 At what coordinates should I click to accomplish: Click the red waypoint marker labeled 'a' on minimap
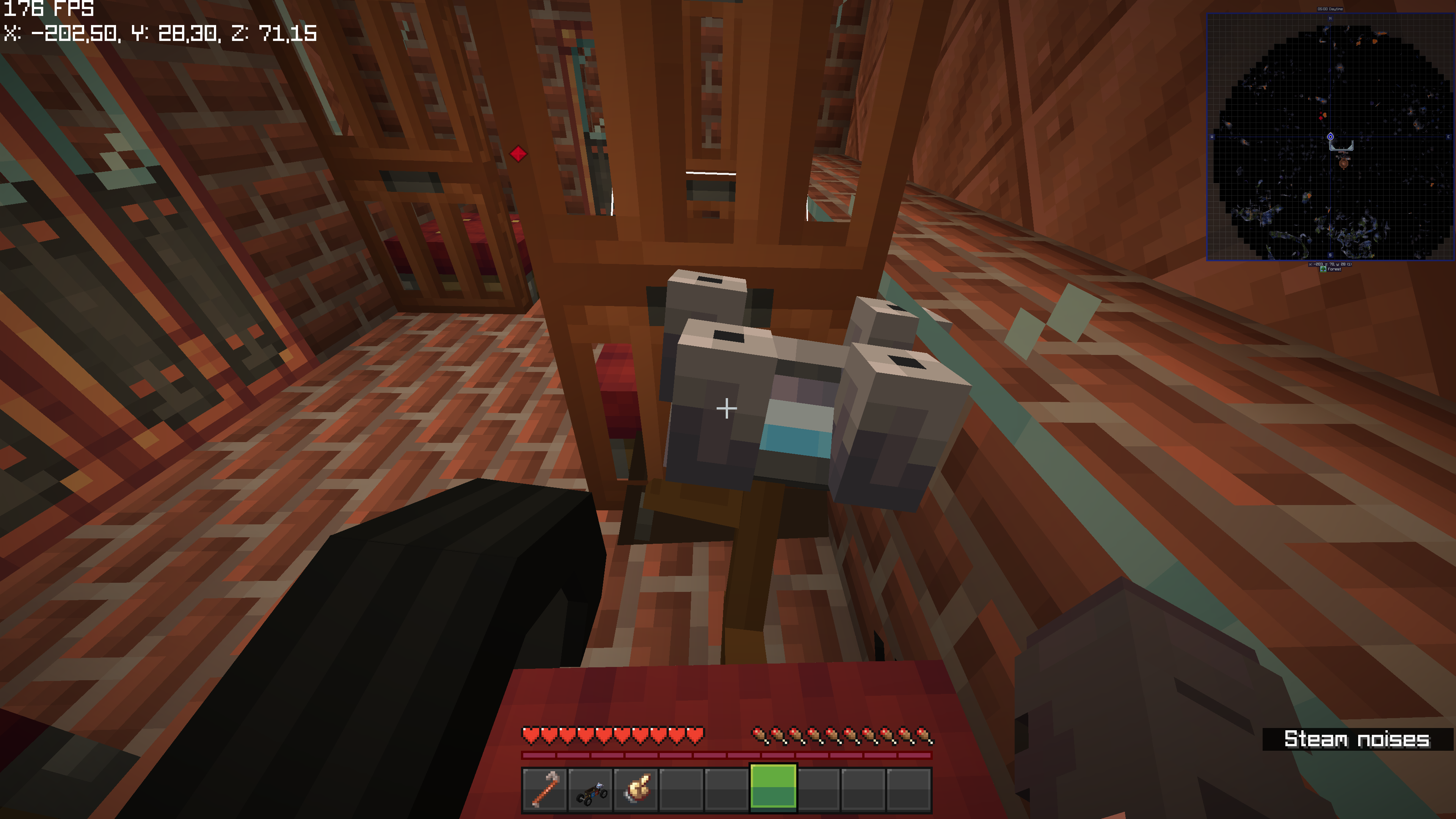pos(1321,118)
